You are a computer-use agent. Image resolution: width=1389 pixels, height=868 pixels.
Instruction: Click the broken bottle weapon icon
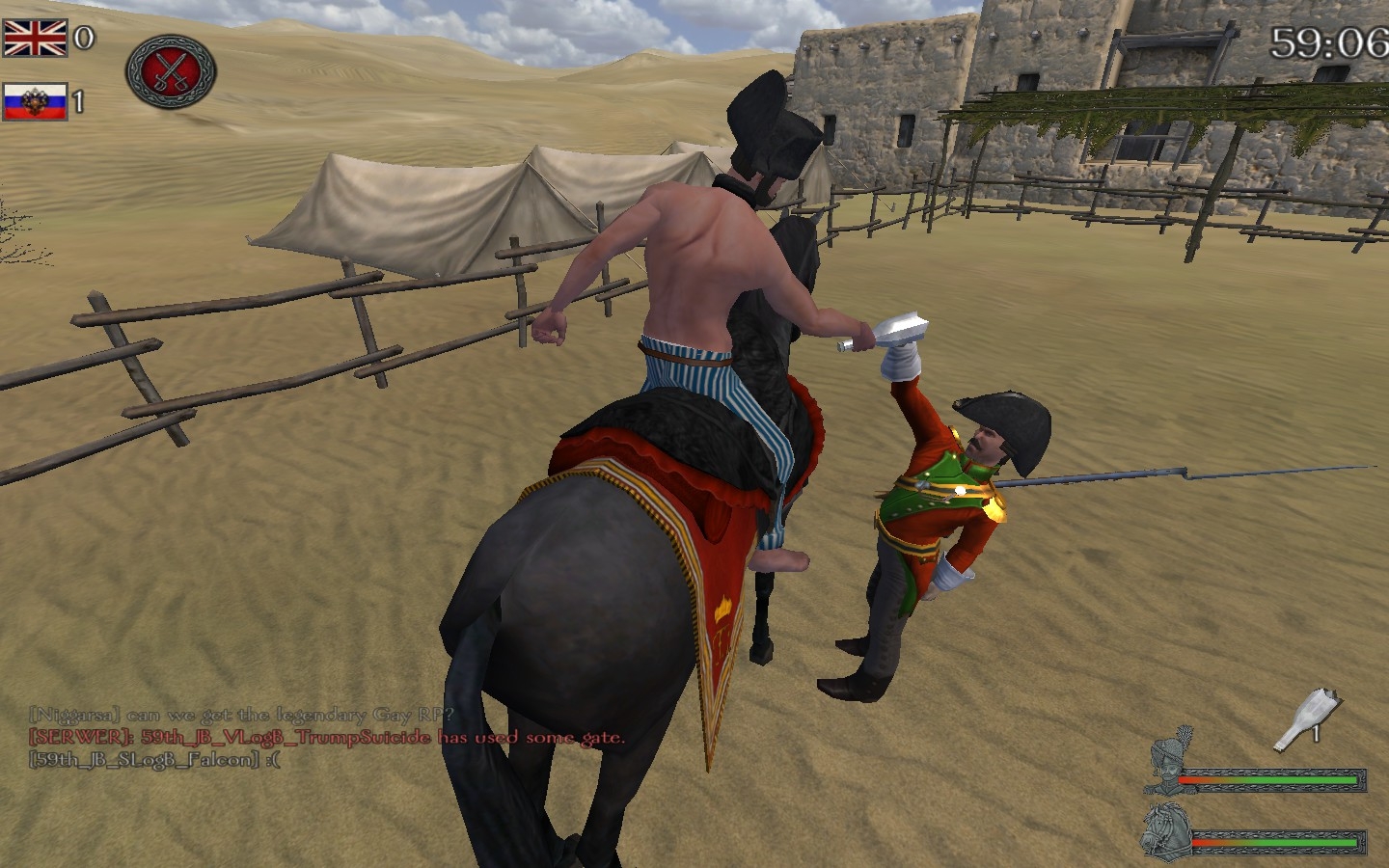point(1305,719)
